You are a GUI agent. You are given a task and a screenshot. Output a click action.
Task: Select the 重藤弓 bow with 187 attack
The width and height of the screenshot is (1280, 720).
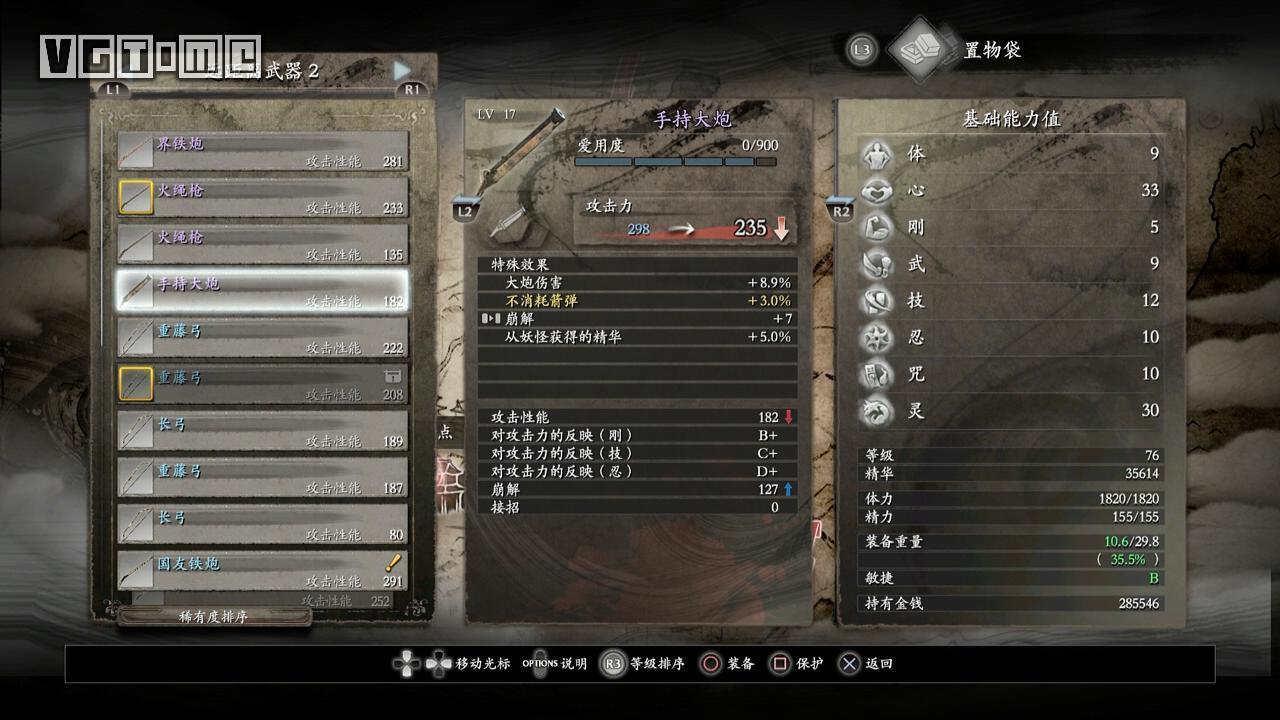262,478
